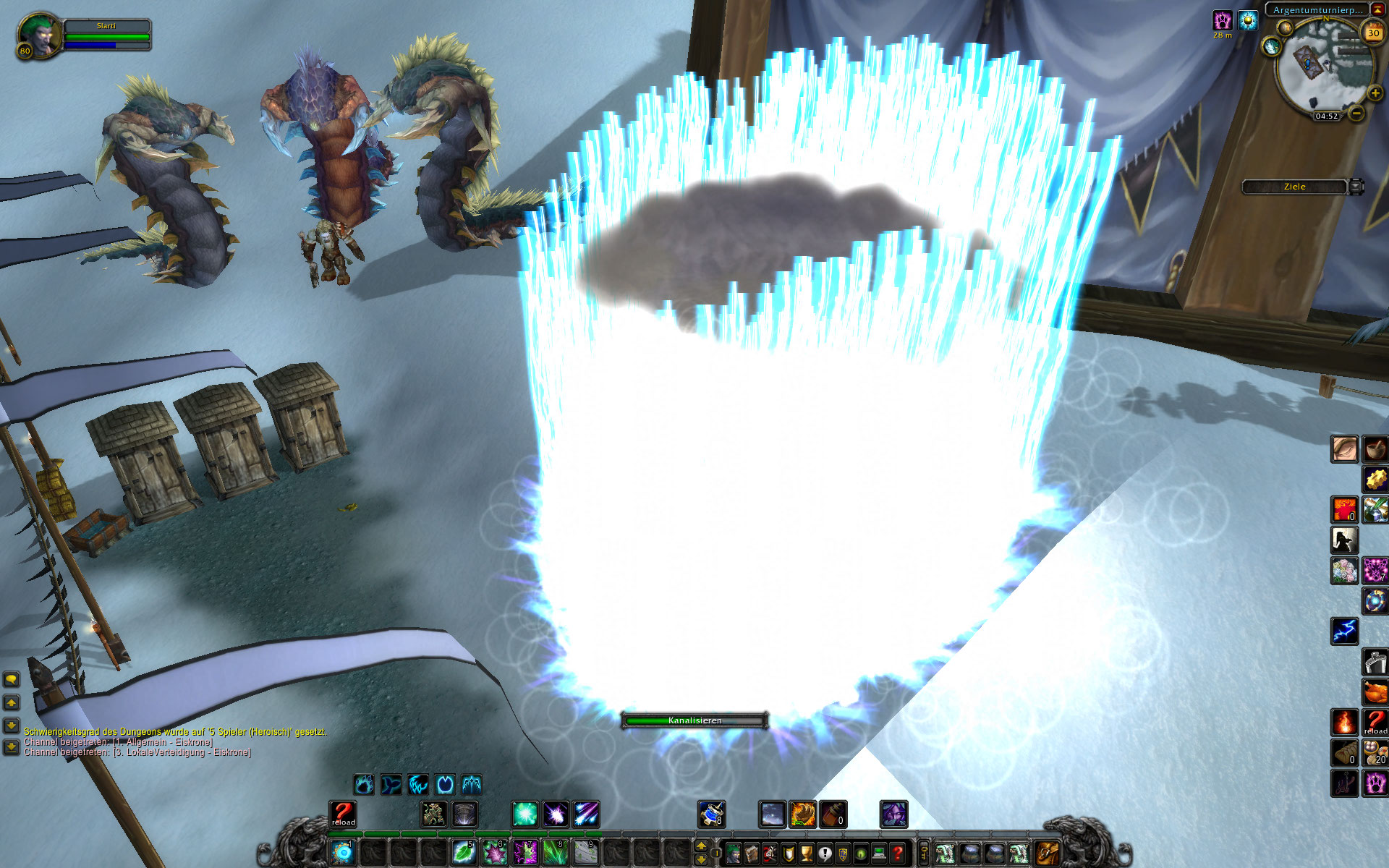Click the minimap zoom-out minus button
The height and width of the screenshot is (868, 1389).
click(x=1357, y=113)
